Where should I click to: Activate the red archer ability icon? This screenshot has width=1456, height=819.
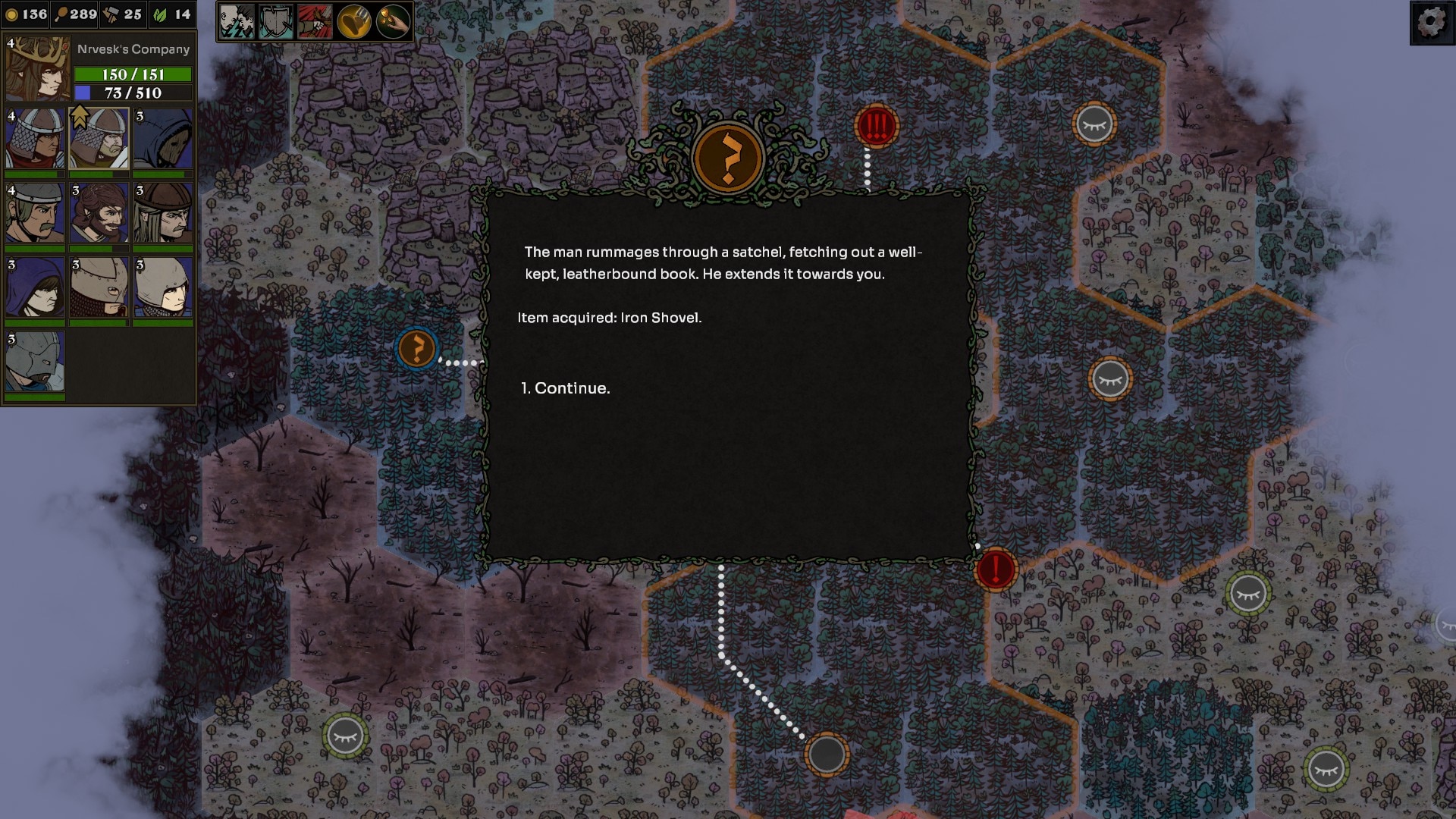315,21
